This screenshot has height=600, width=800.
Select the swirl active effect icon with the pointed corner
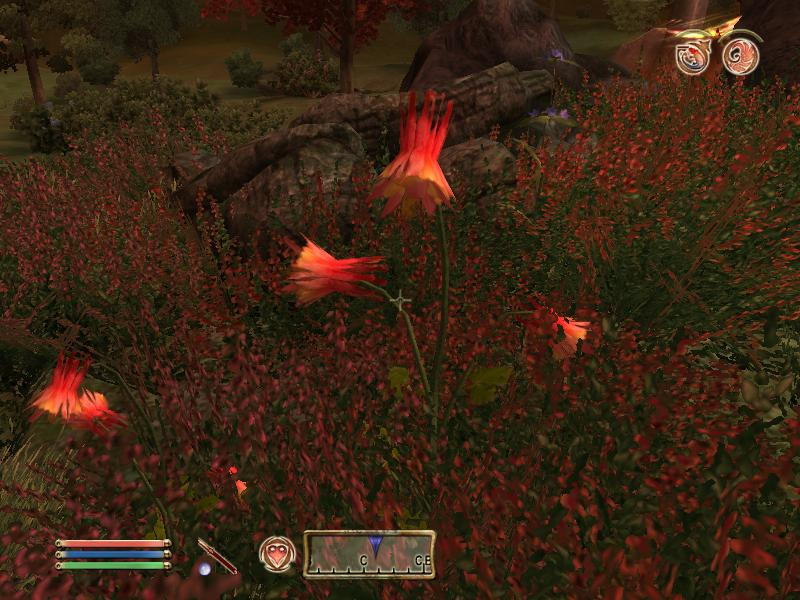point(692,55)
